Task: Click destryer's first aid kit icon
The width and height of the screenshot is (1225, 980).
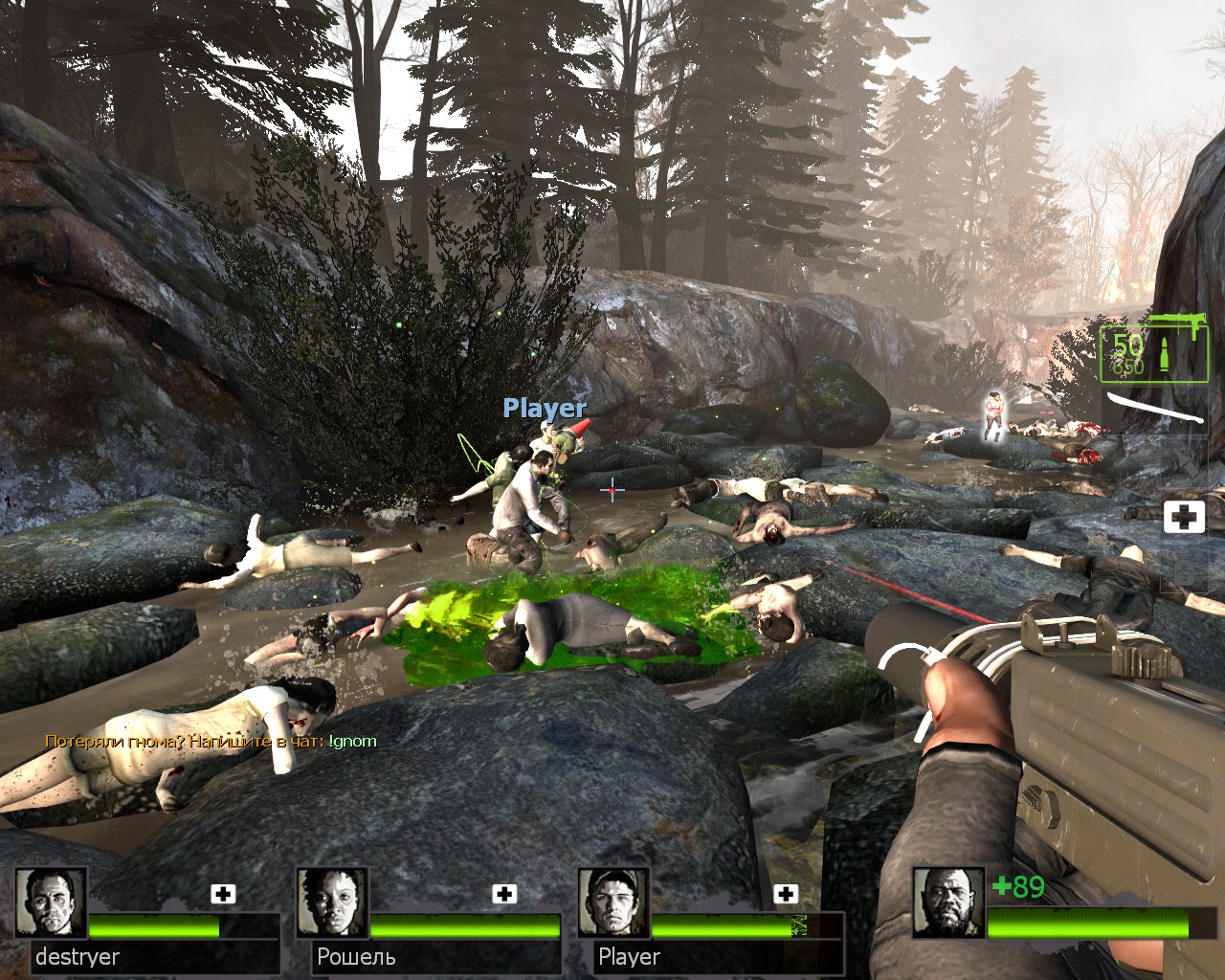Action: 223,894
